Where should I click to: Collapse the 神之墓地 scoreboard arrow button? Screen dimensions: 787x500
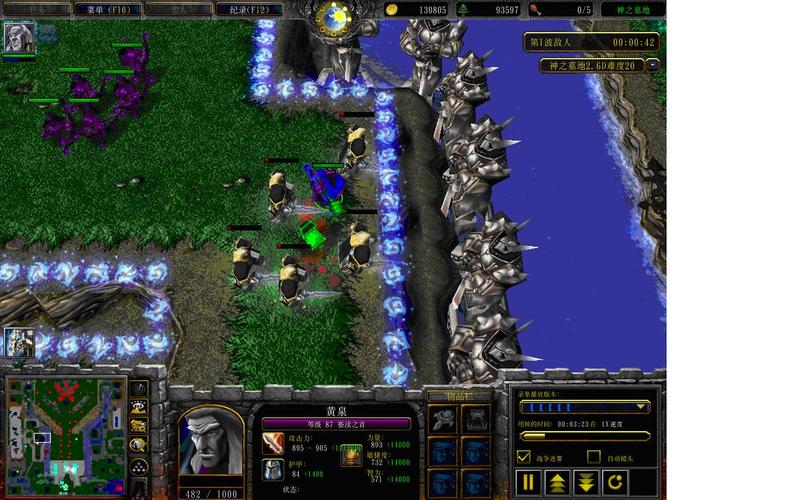652,65
